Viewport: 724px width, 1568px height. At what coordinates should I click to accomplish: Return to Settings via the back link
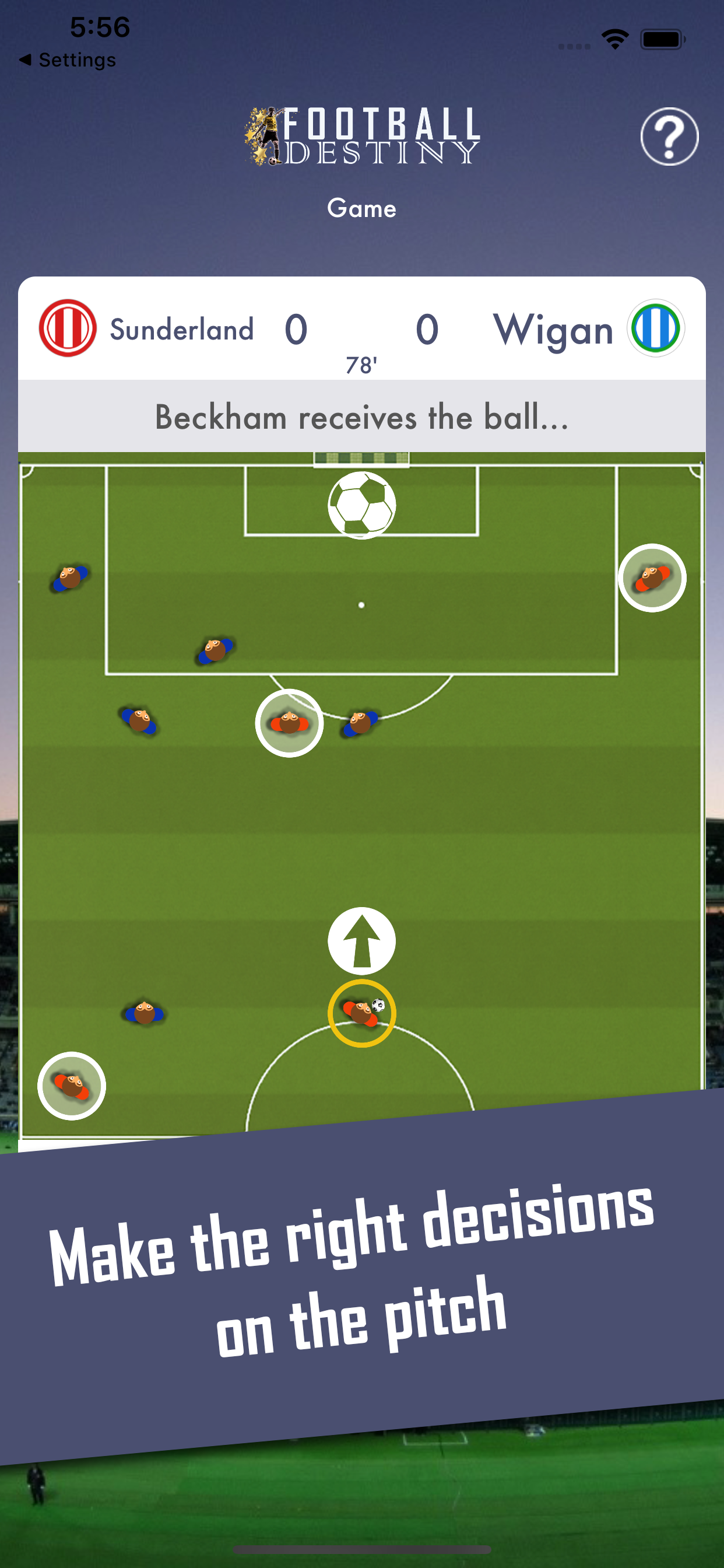click(67, 60)
